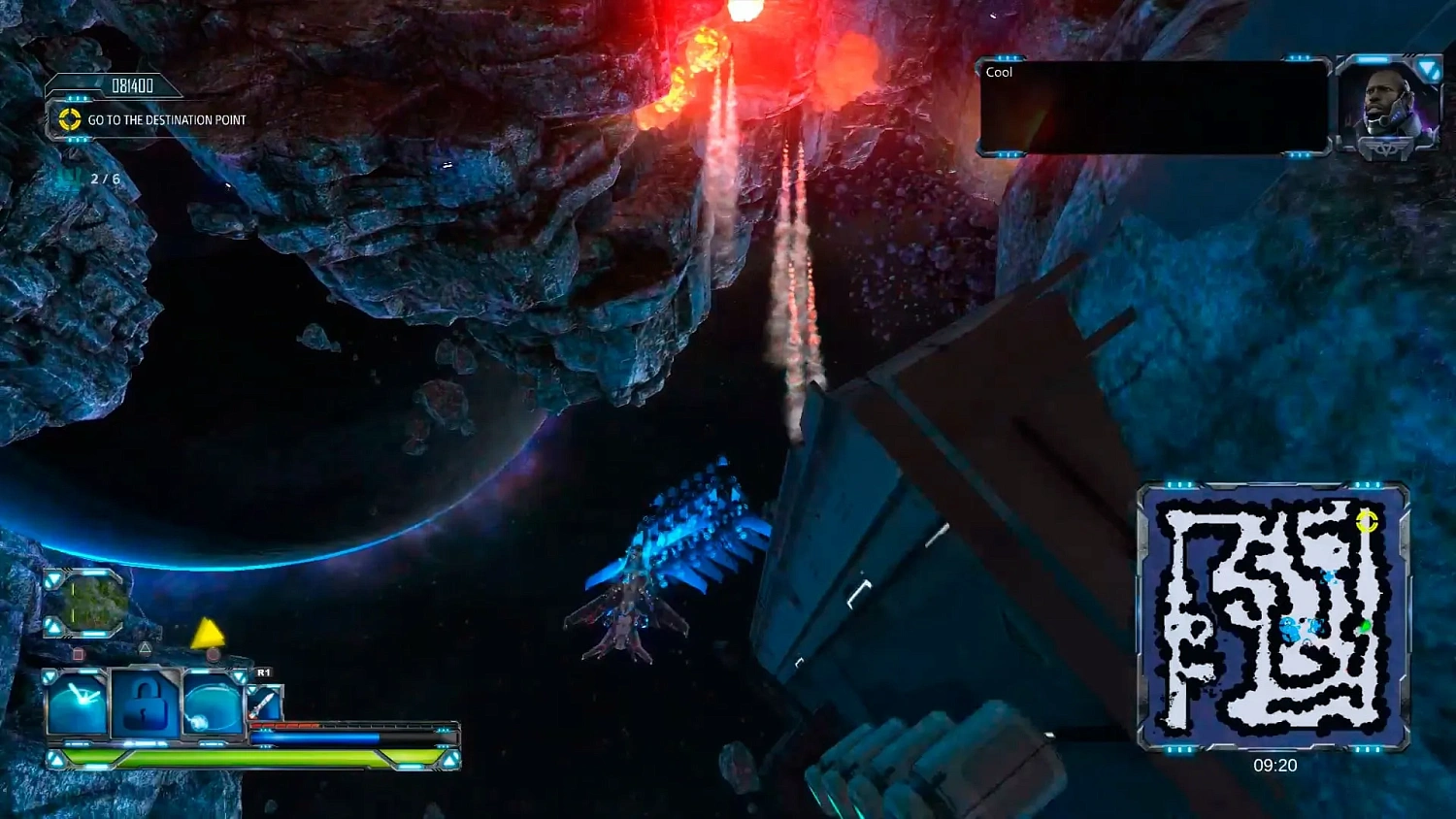1456x819 pixels.
Task: Click the yellow destination marker on minimap
Action: [1366, 522]
